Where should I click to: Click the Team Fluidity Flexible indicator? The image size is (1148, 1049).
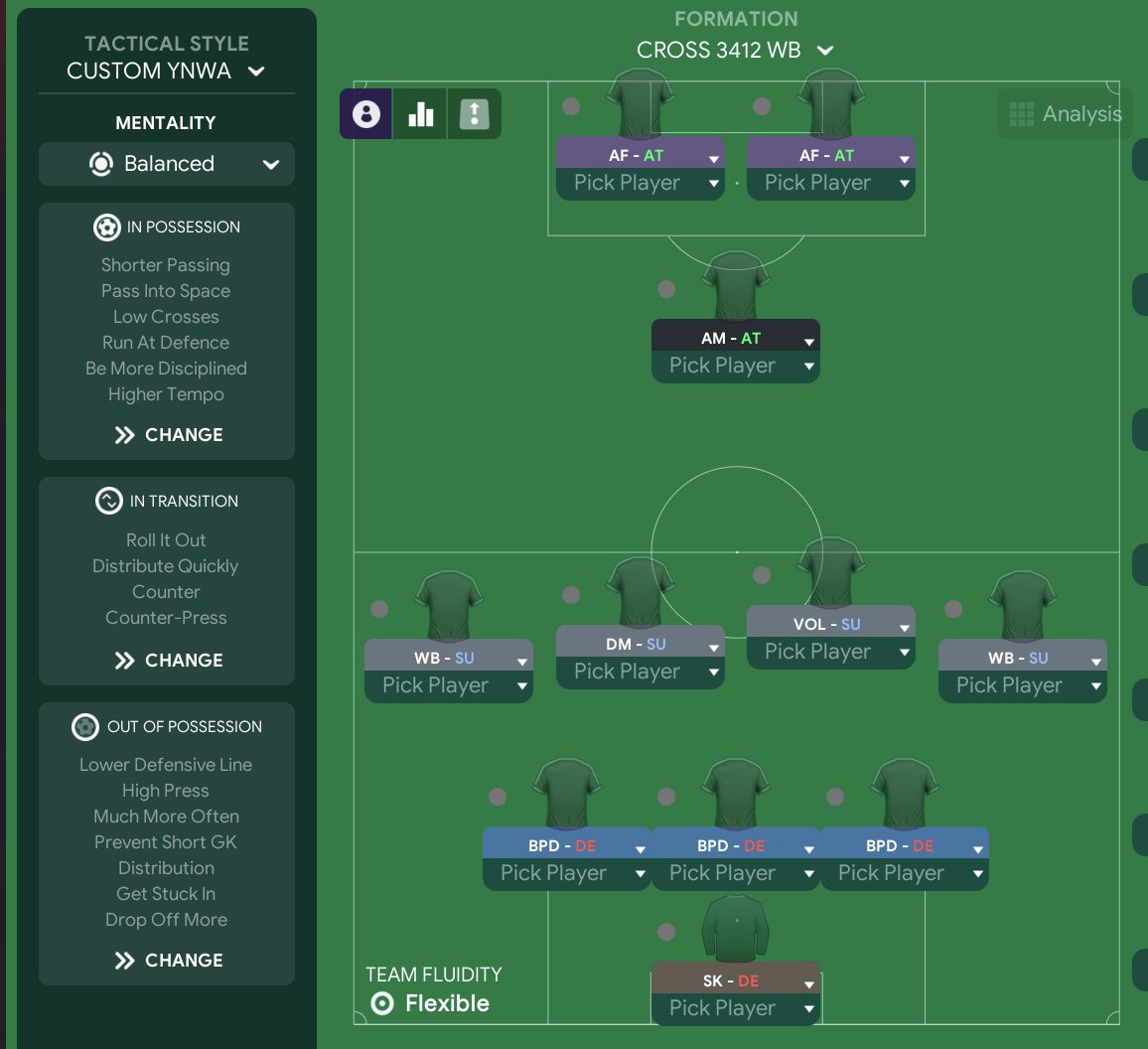(430, 1003)
